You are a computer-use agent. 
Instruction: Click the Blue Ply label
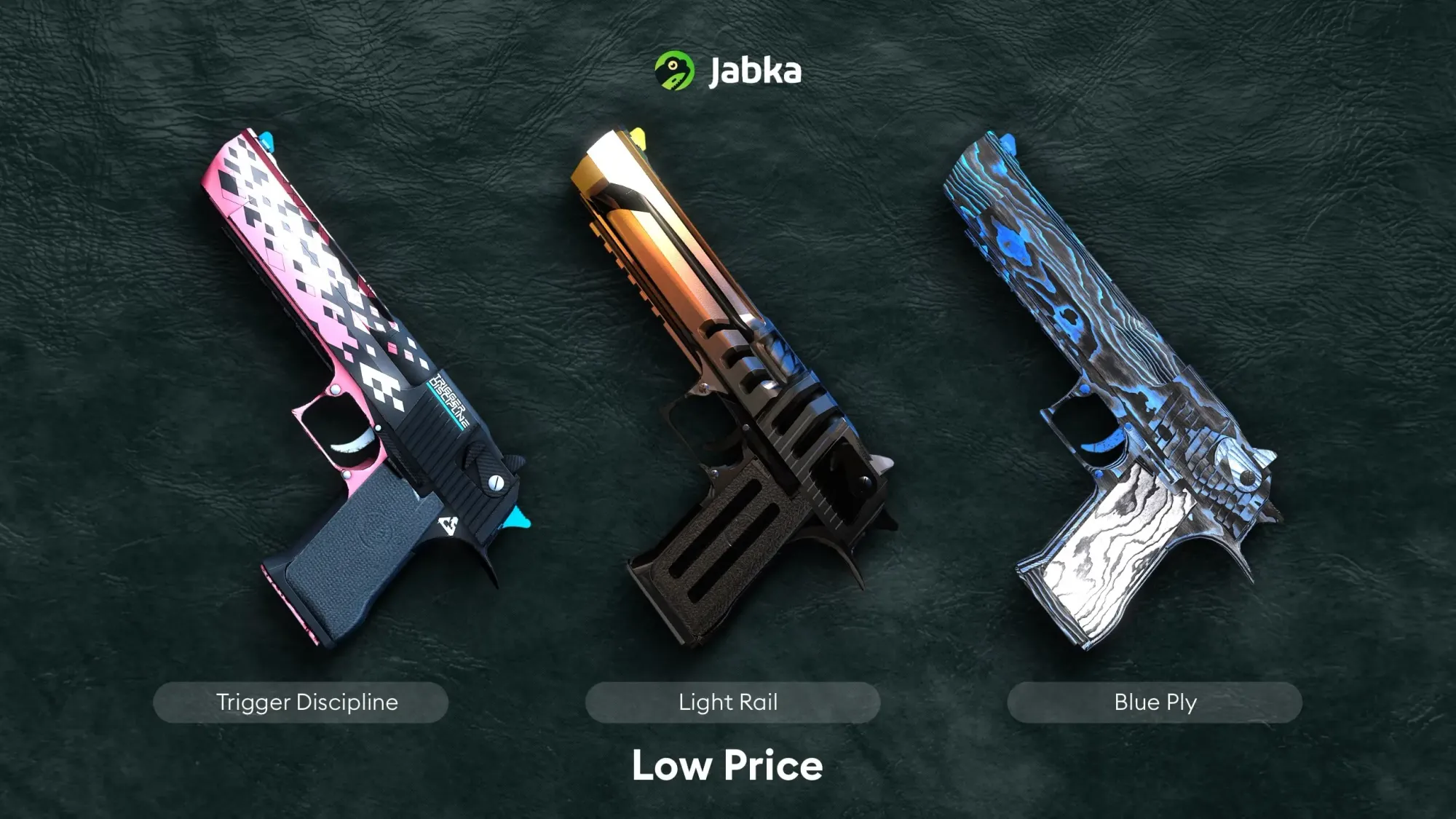coord(1155,703)
